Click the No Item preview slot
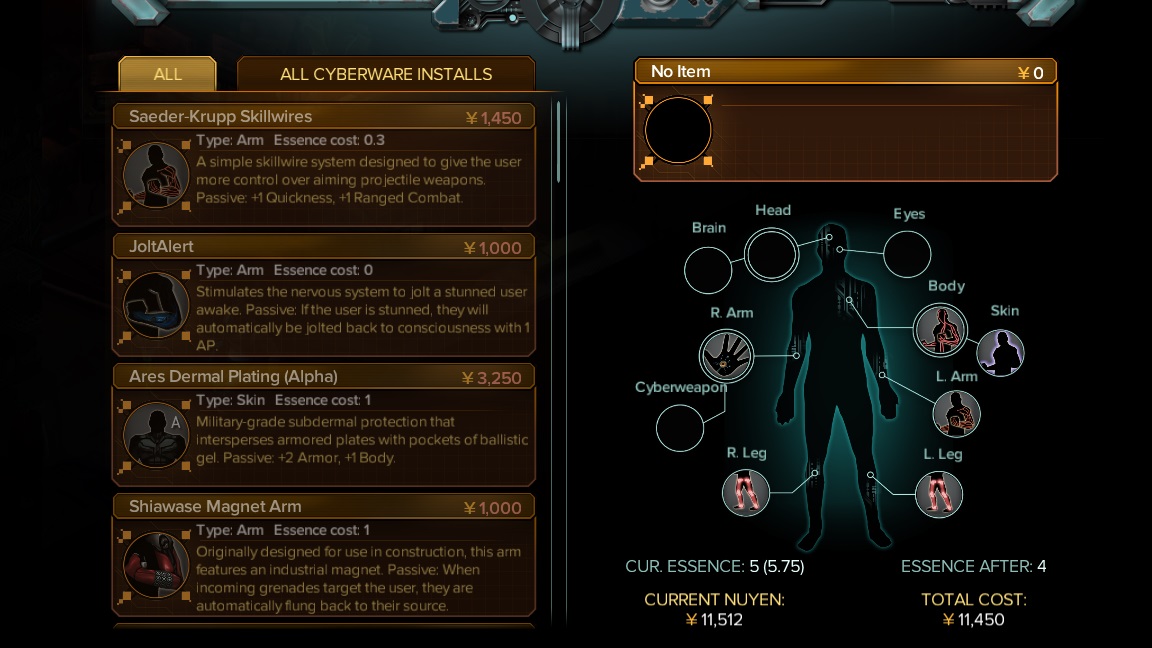1152x648 pixels. pos(678,131)
